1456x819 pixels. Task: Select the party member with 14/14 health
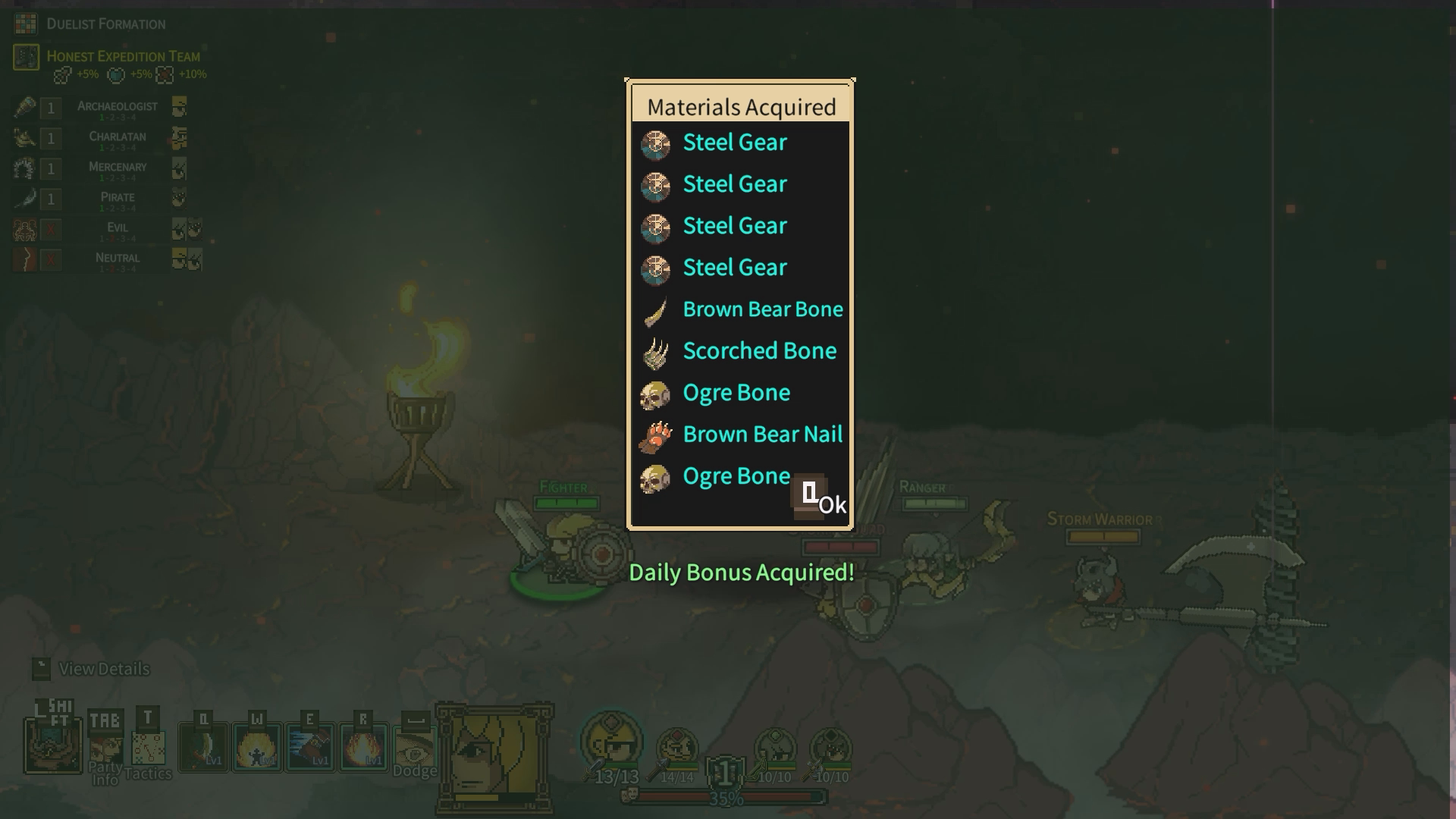coord(676,751)
